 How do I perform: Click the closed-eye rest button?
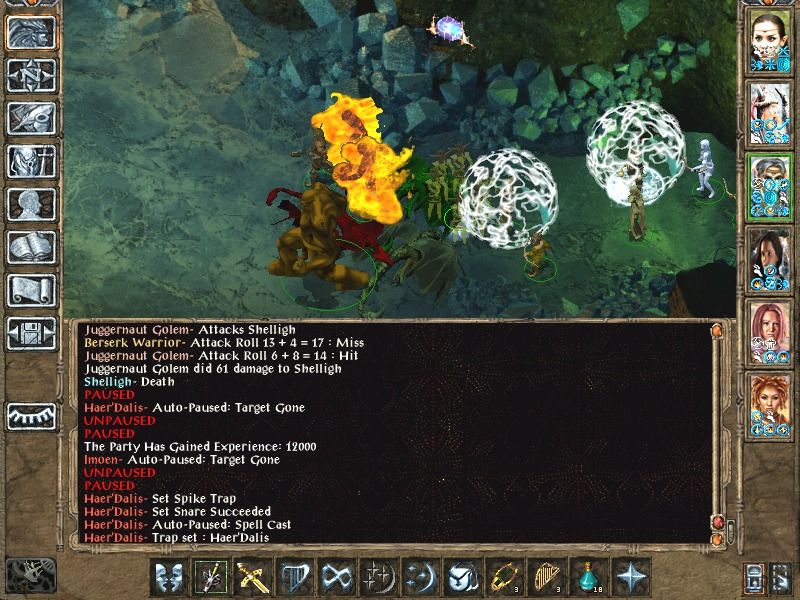[31, 413]
